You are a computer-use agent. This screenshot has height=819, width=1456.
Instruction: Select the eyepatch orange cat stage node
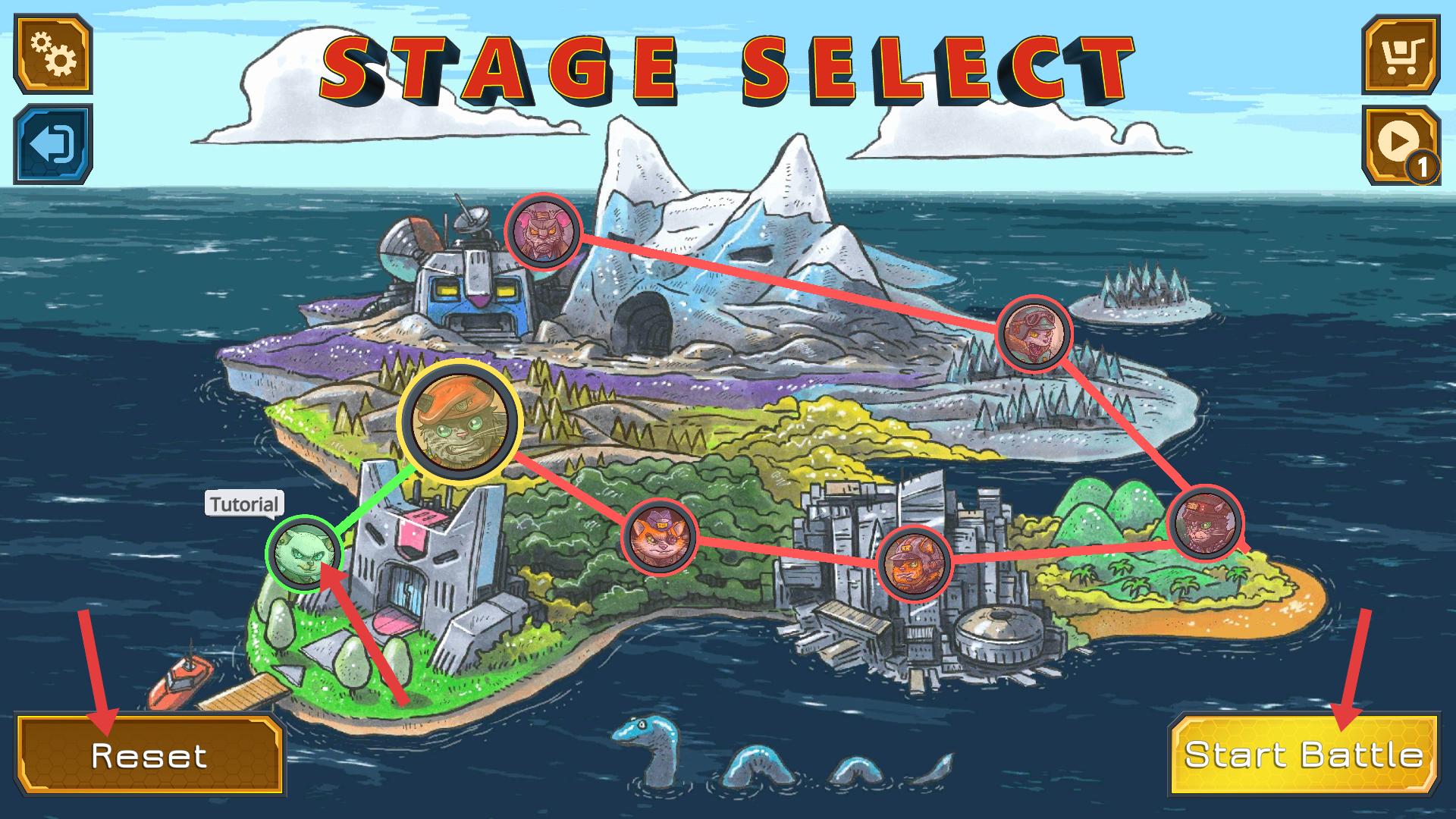660,537
